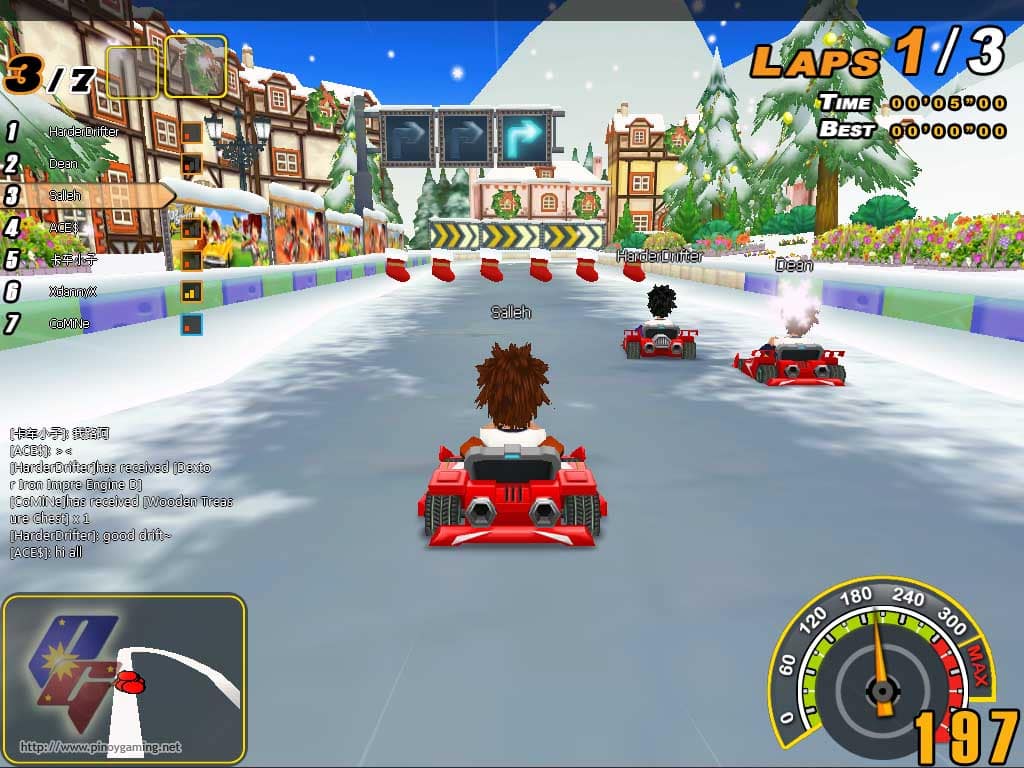Screen dimensions: 1024x768
Task: Select HarderDrifter in the ranking list
Action: (84, 132)
